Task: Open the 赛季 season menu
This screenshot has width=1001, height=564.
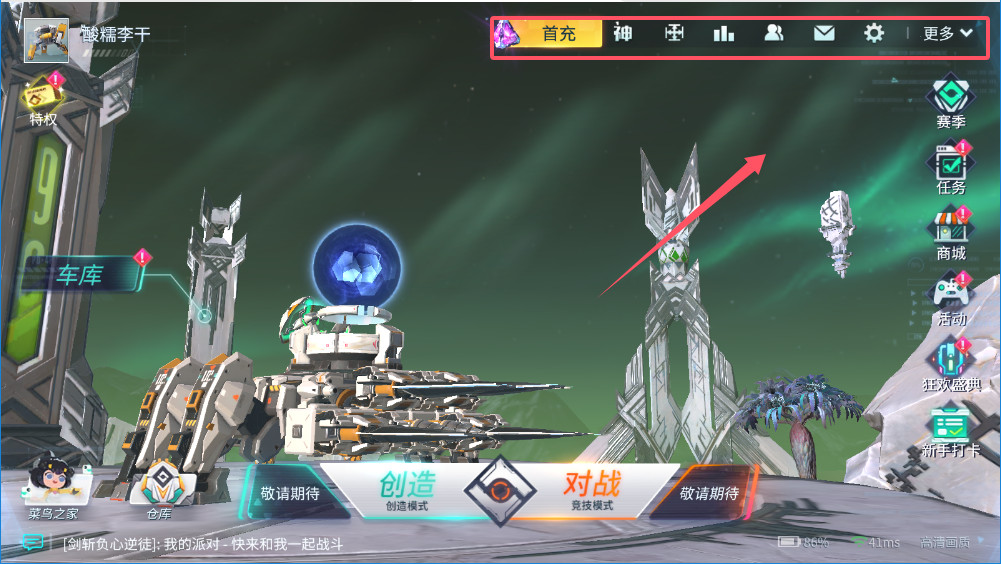Action: [950, 101]
